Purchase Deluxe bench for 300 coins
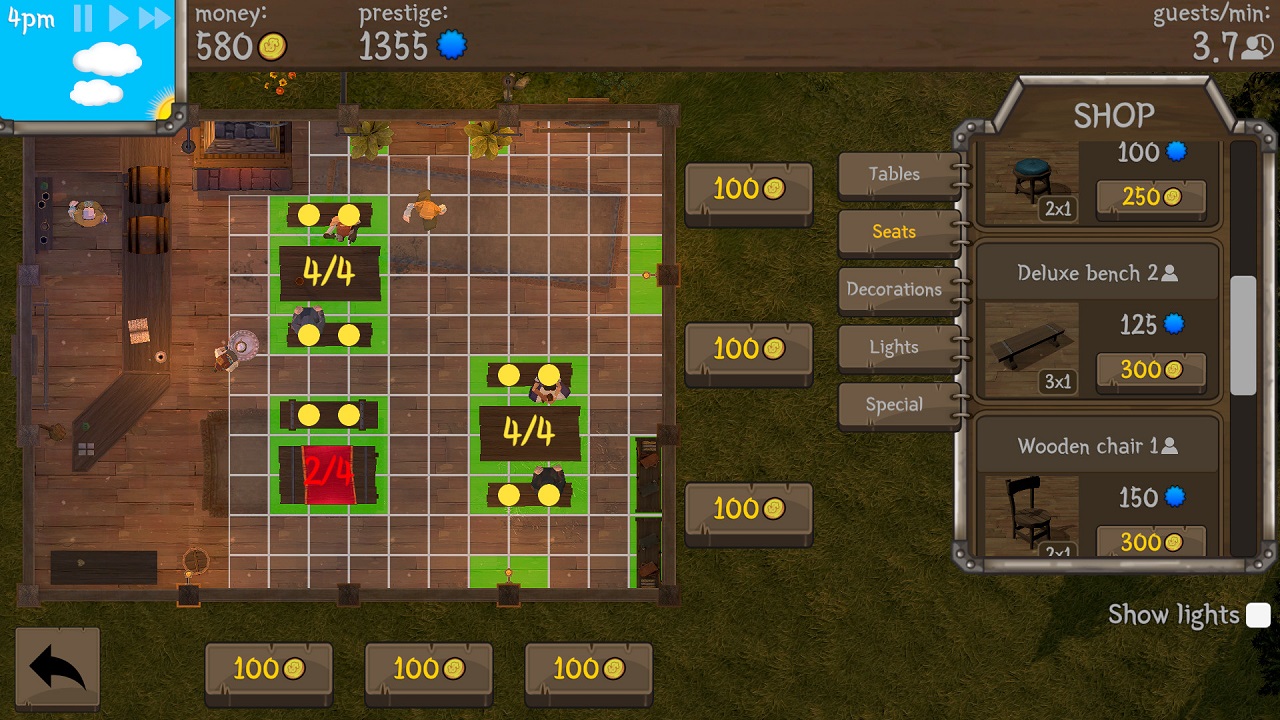The image size is (1280, 720). [1151, 370]
